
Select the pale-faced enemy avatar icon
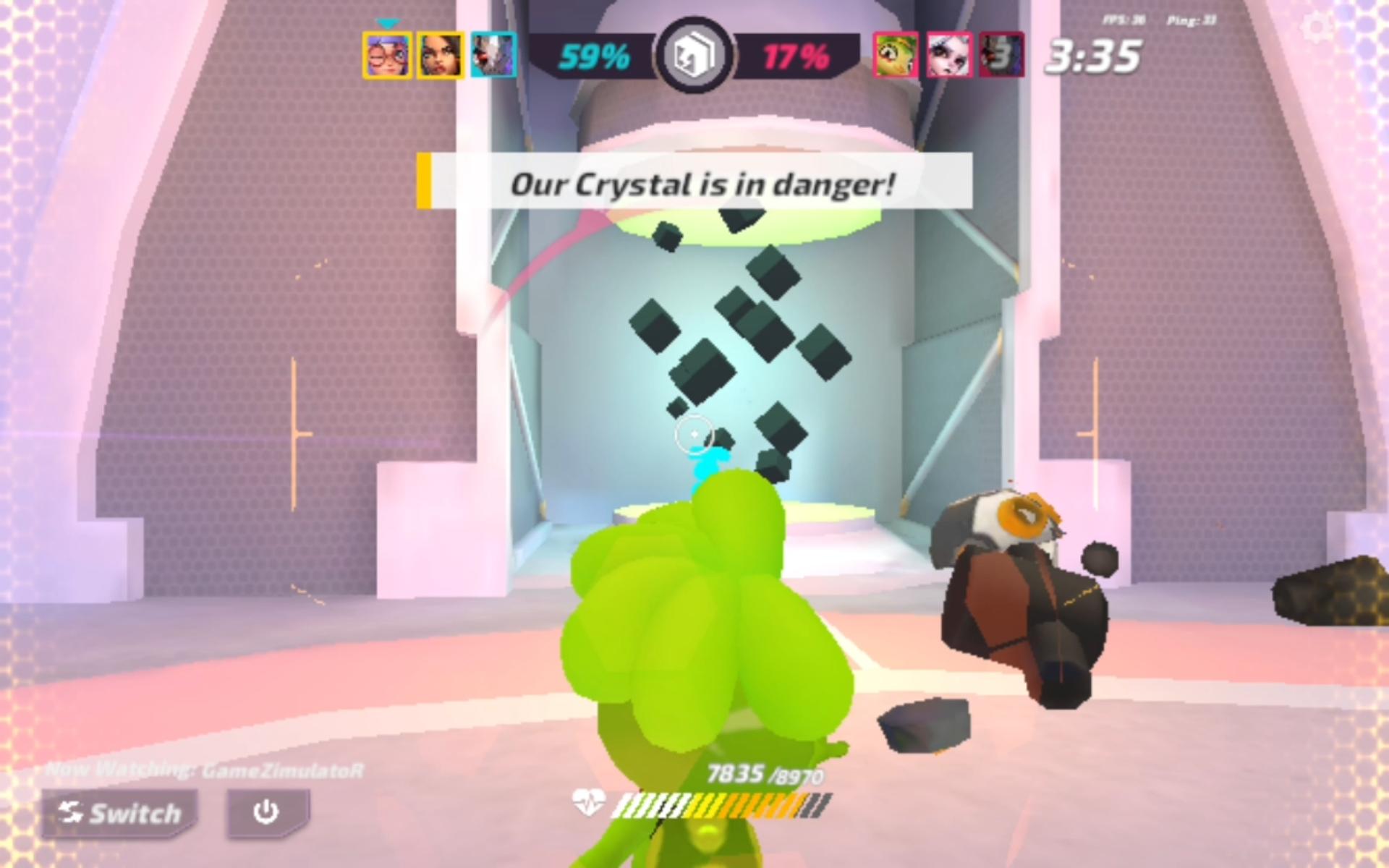point(948,56)
